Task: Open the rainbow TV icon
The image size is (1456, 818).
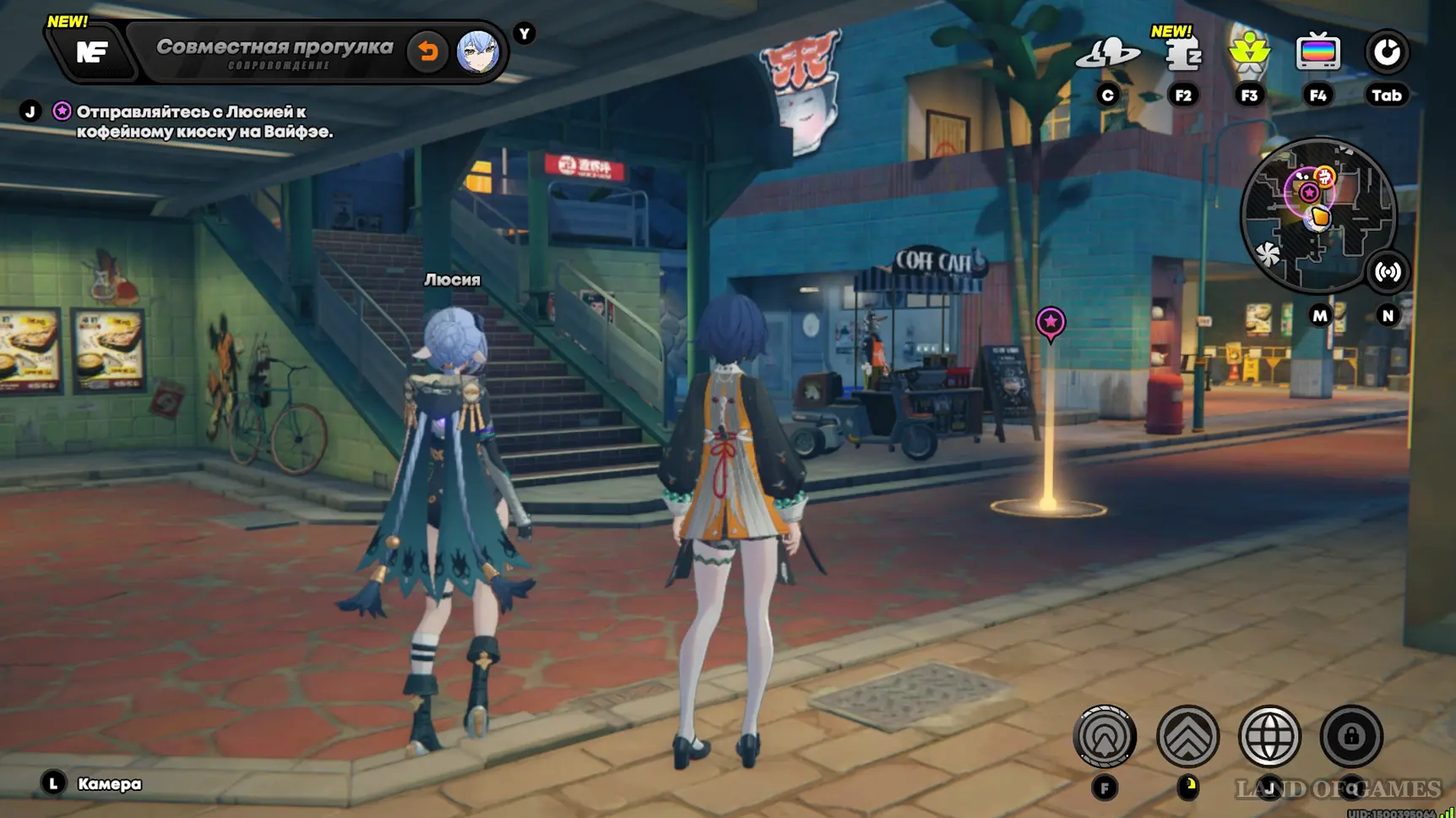Action: [x=1317, y=53]
